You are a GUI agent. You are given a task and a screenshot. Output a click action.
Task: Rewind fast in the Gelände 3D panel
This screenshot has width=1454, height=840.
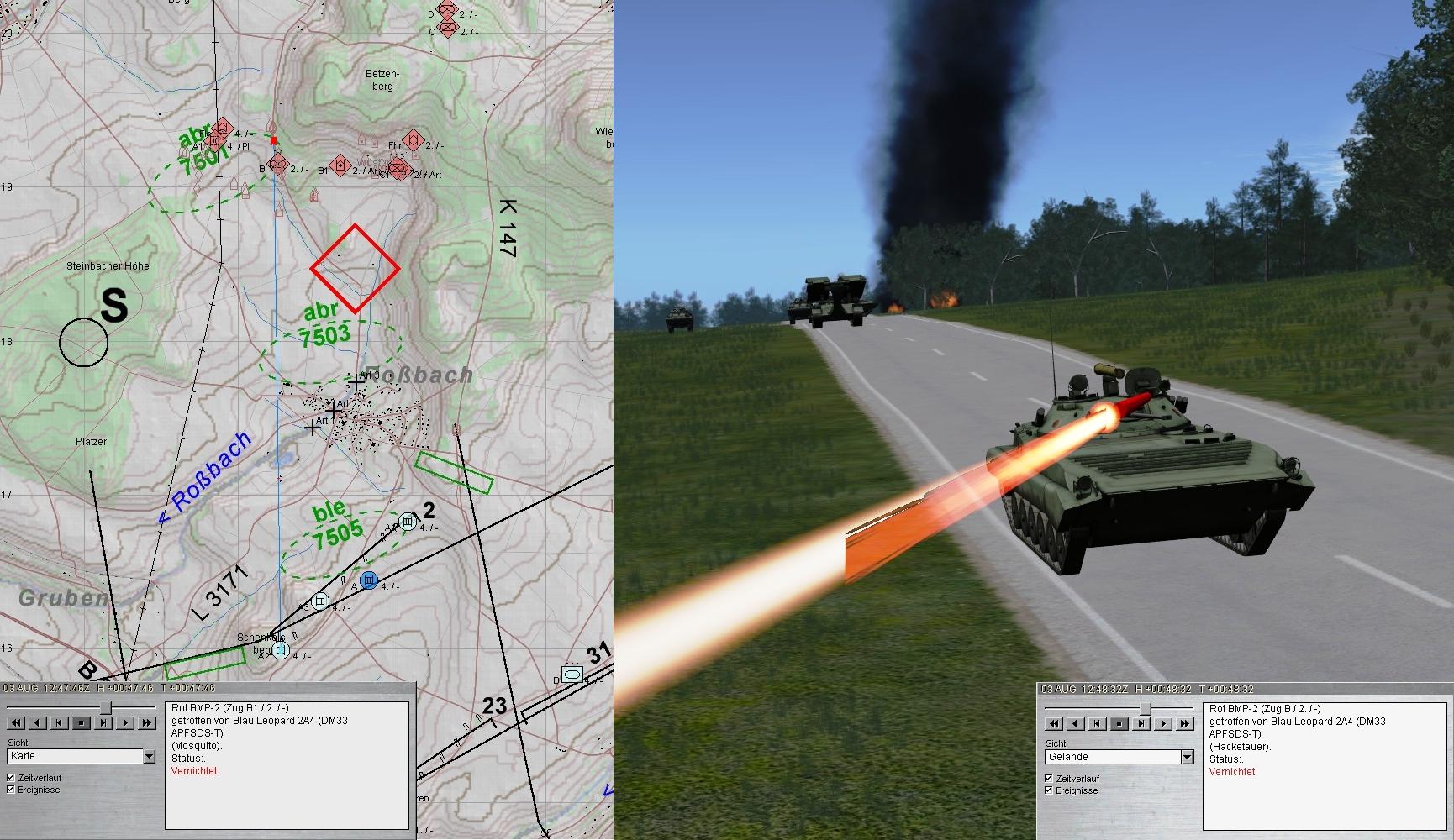1054,723
